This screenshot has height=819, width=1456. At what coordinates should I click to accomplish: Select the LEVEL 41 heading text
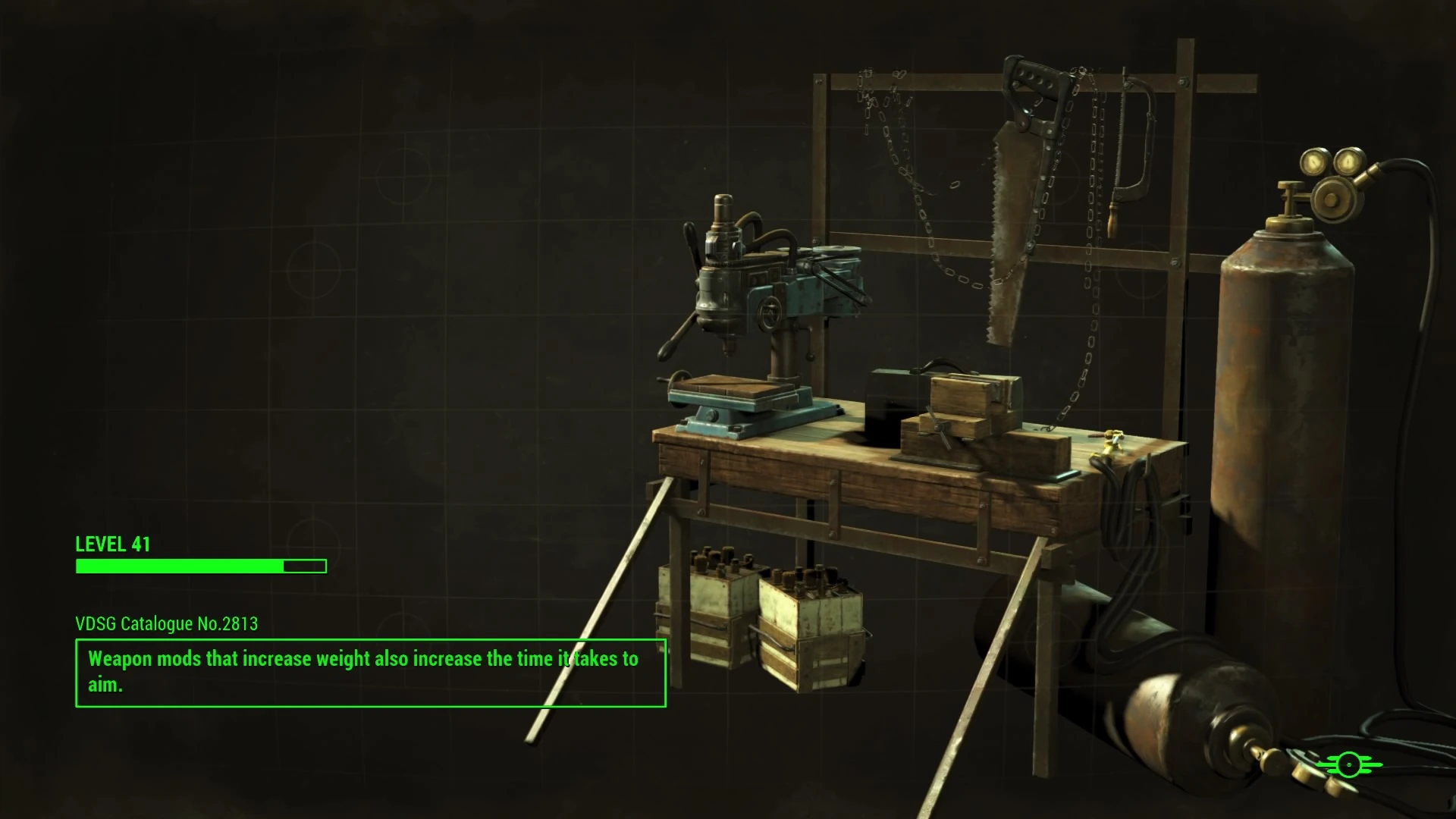[x=112, y=544]
